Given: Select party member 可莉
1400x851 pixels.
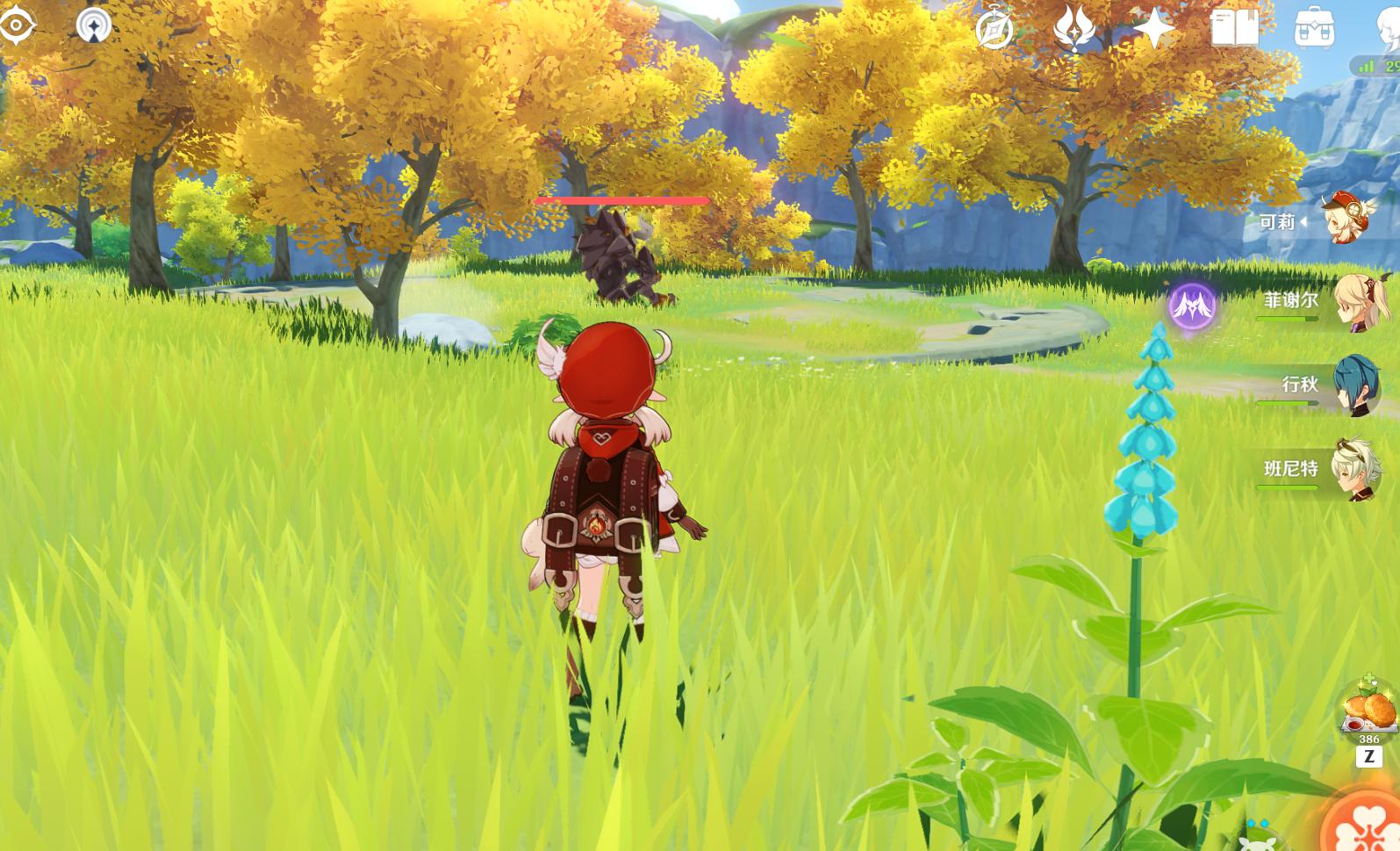Looking at the screenshot, I should 1348,220.
